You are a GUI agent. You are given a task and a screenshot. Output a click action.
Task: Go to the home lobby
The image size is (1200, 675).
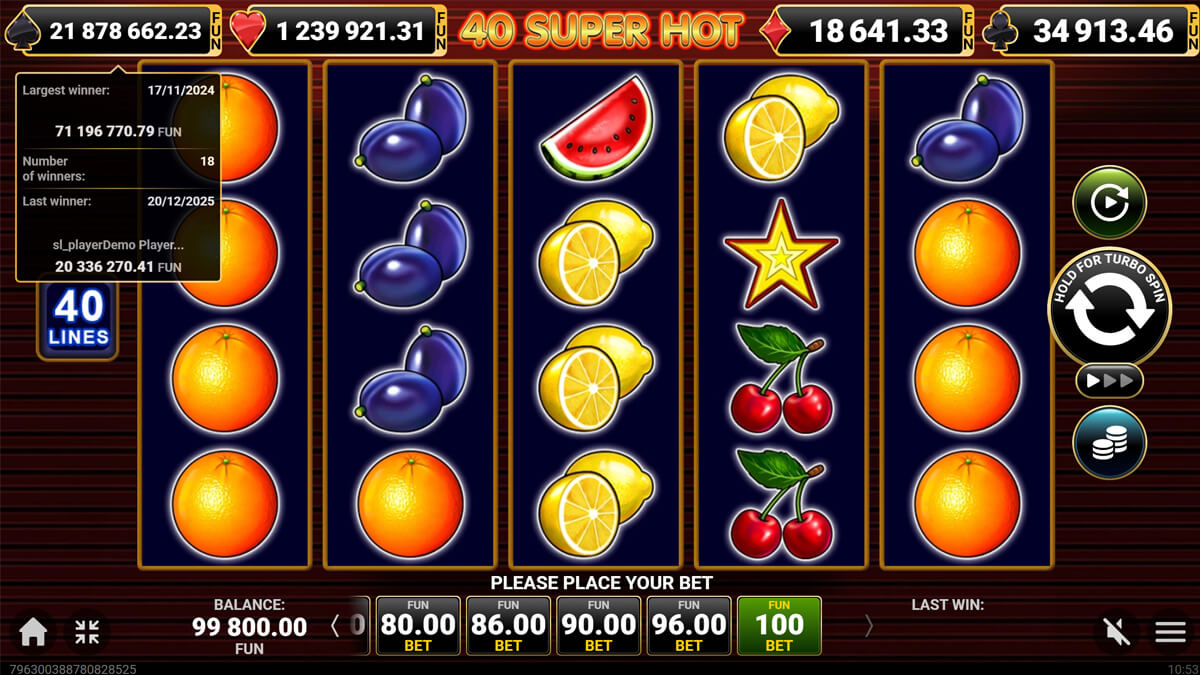pyautogui.click(x=33, y=631)
